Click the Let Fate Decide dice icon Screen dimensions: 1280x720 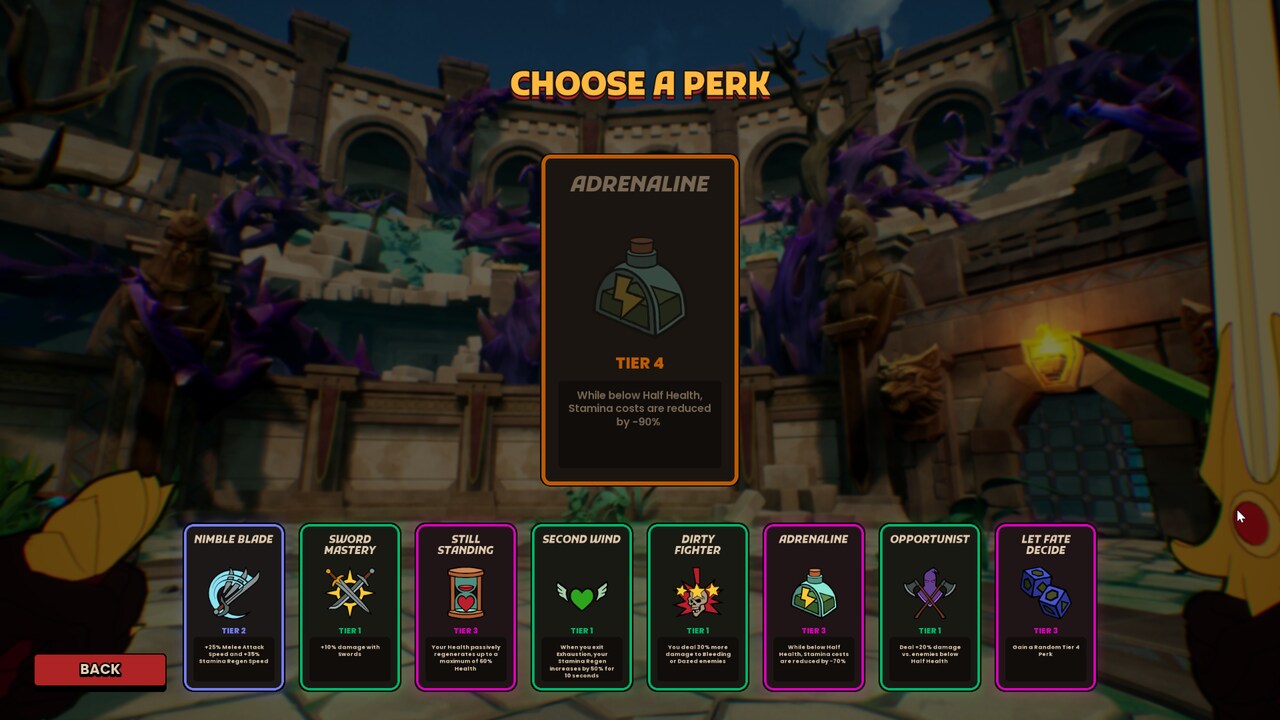tap(1046, 592)
